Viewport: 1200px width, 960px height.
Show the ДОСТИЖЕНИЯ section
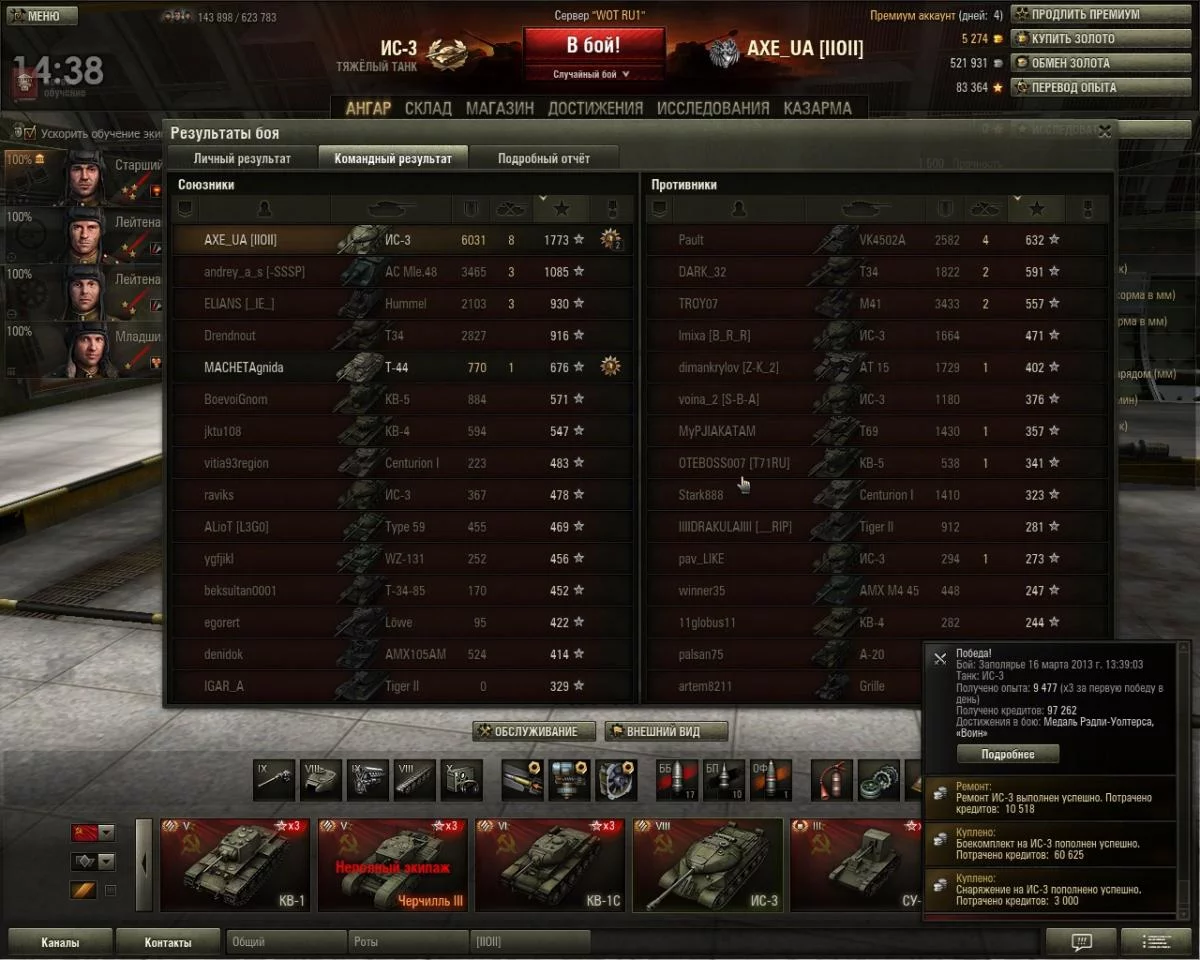coord(595,108)
